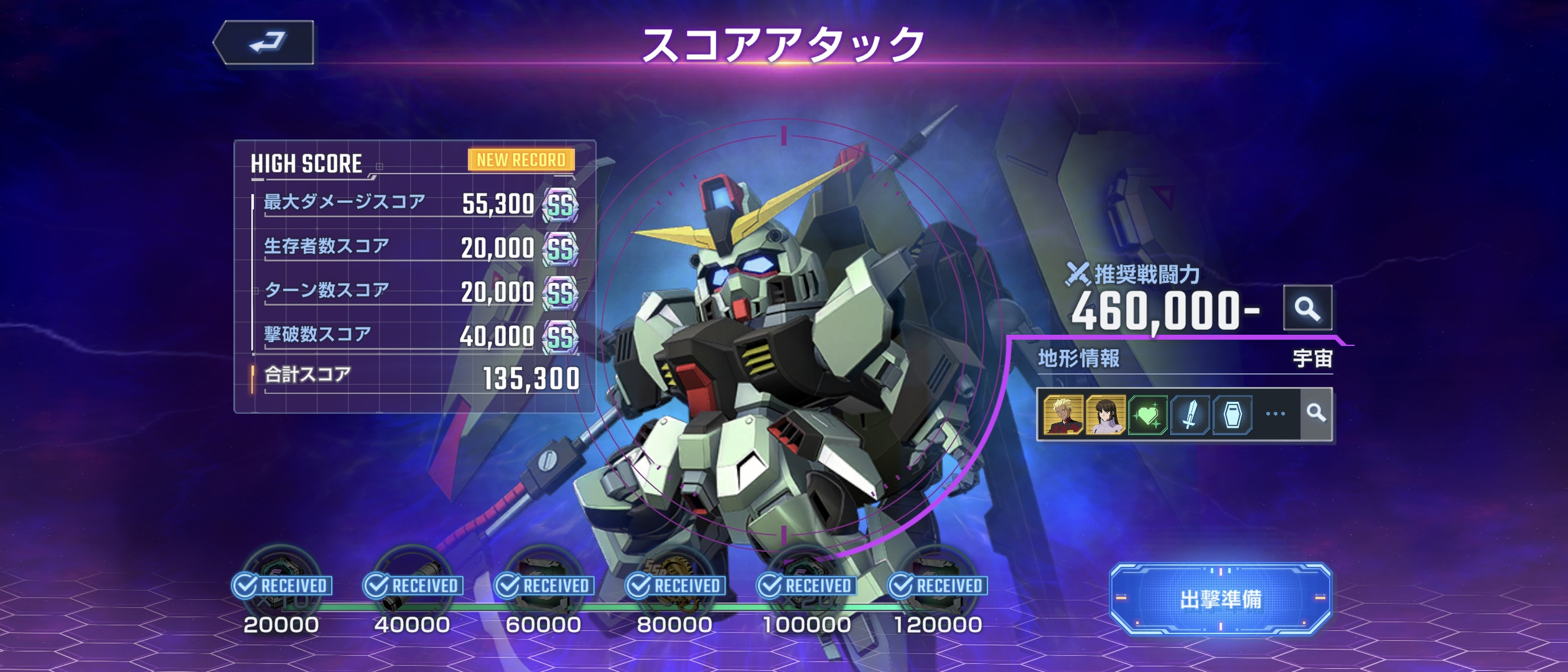Select the blonde character portrait icon
The image size is (1568, 672).
(x=1063, y=414)
